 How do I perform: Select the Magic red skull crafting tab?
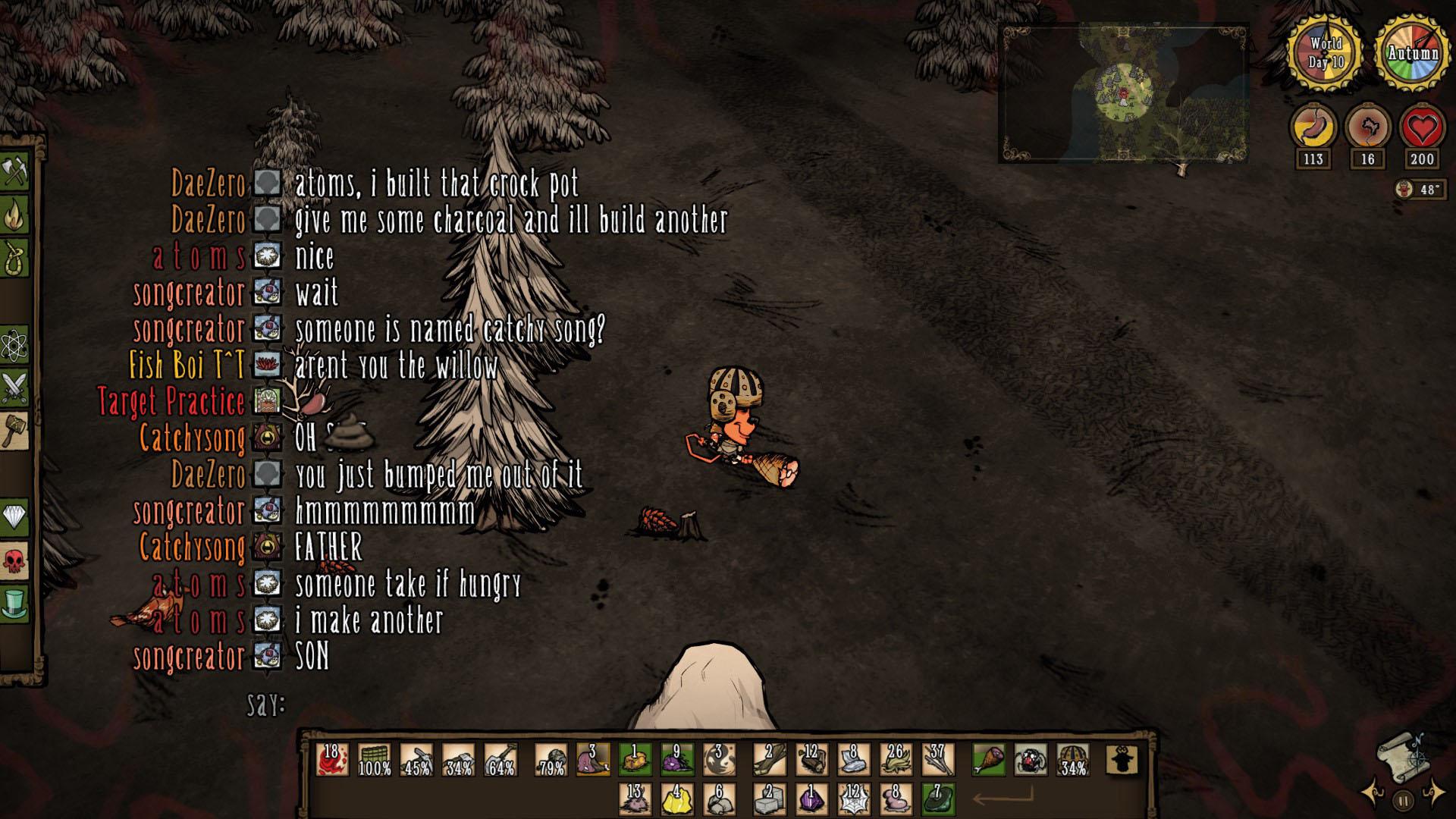point(14,561)
